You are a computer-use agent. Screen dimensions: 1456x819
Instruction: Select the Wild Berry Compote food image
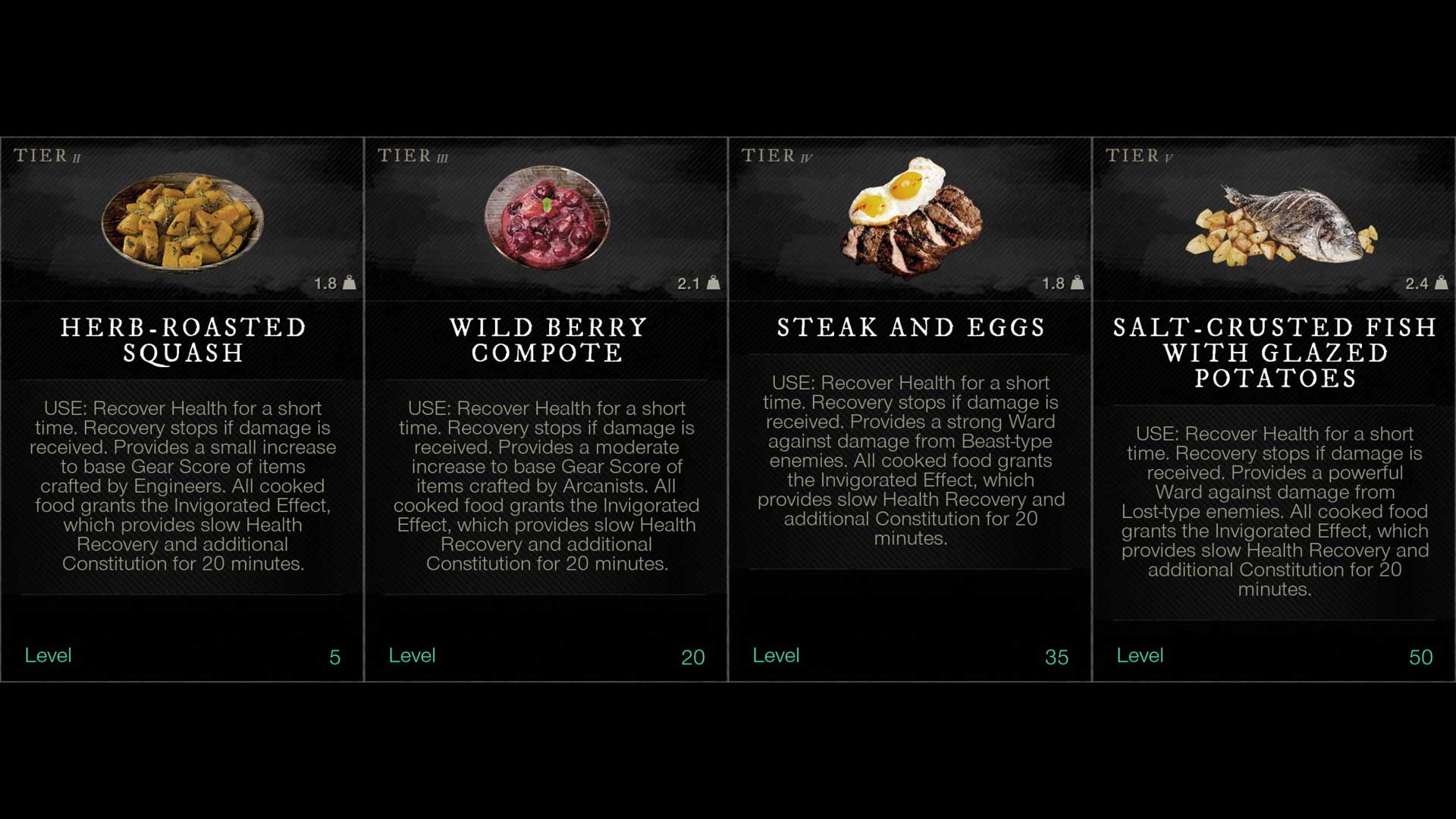(546, 220)
